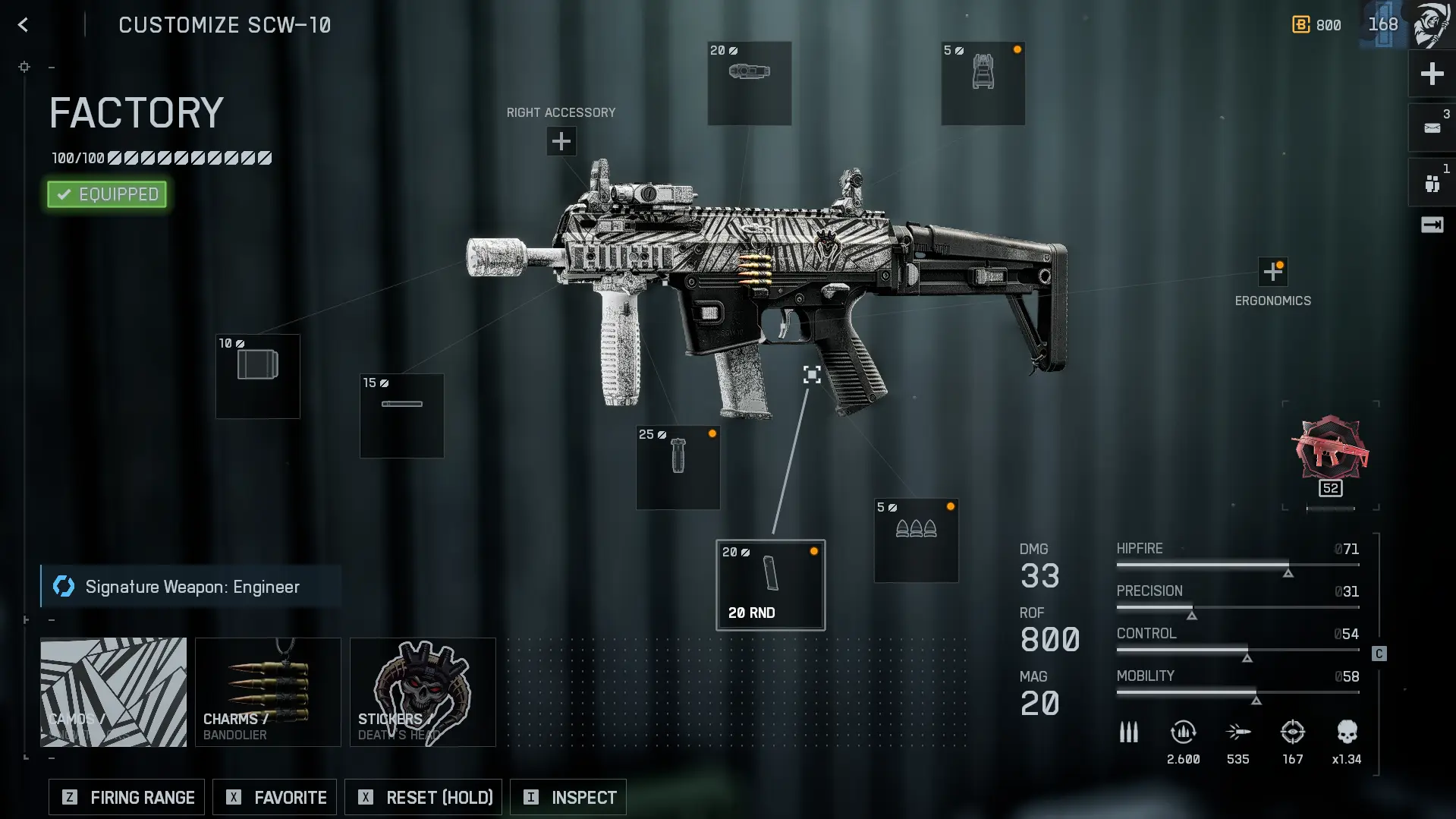
Task: Select the barrel attachment slot
Action: [401, 415]
